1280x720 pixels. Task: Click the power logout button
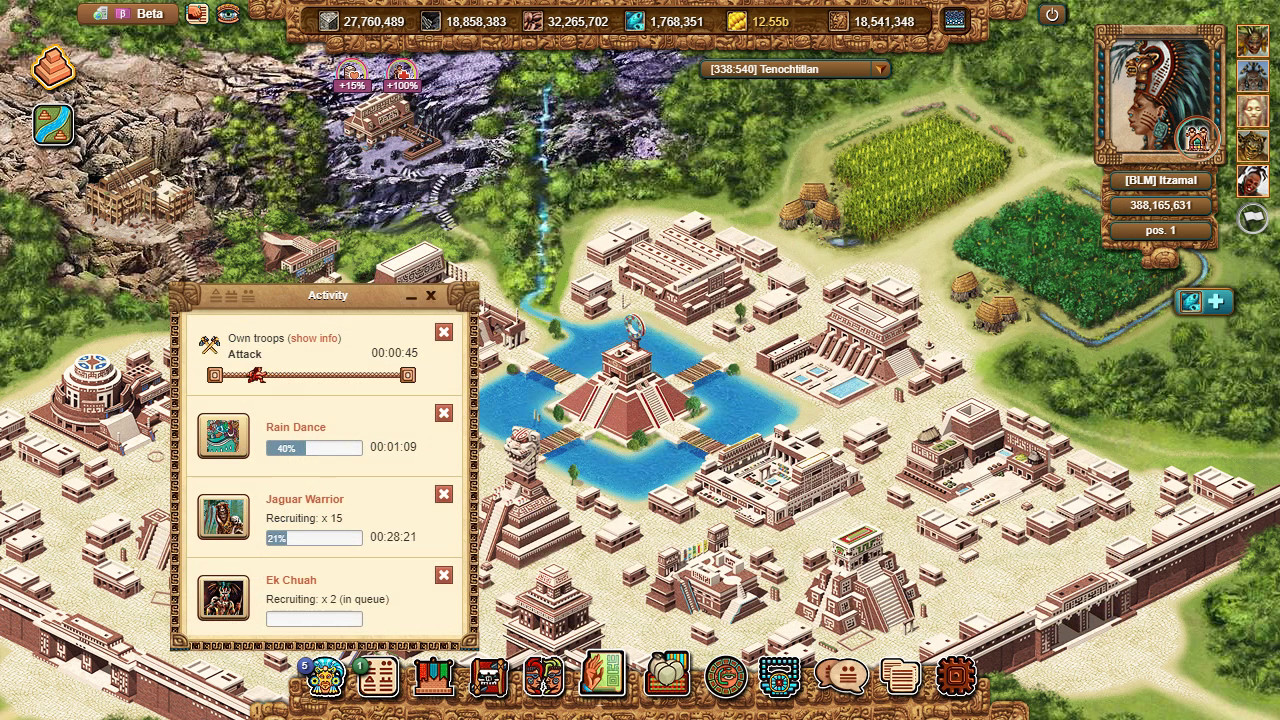tap(1051, 15)
